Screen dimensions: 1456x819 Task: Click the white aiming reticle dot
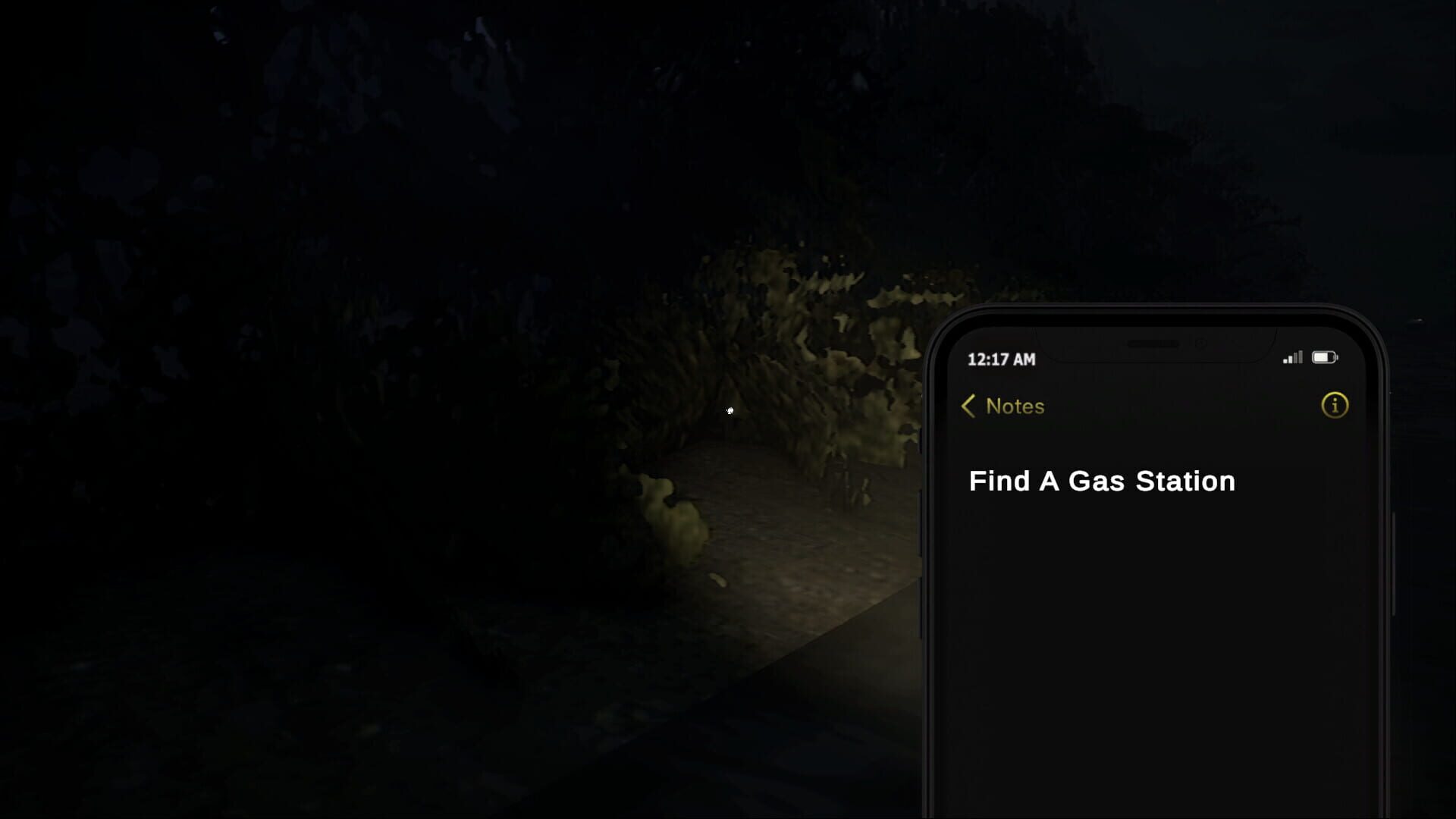click(730, 410)
